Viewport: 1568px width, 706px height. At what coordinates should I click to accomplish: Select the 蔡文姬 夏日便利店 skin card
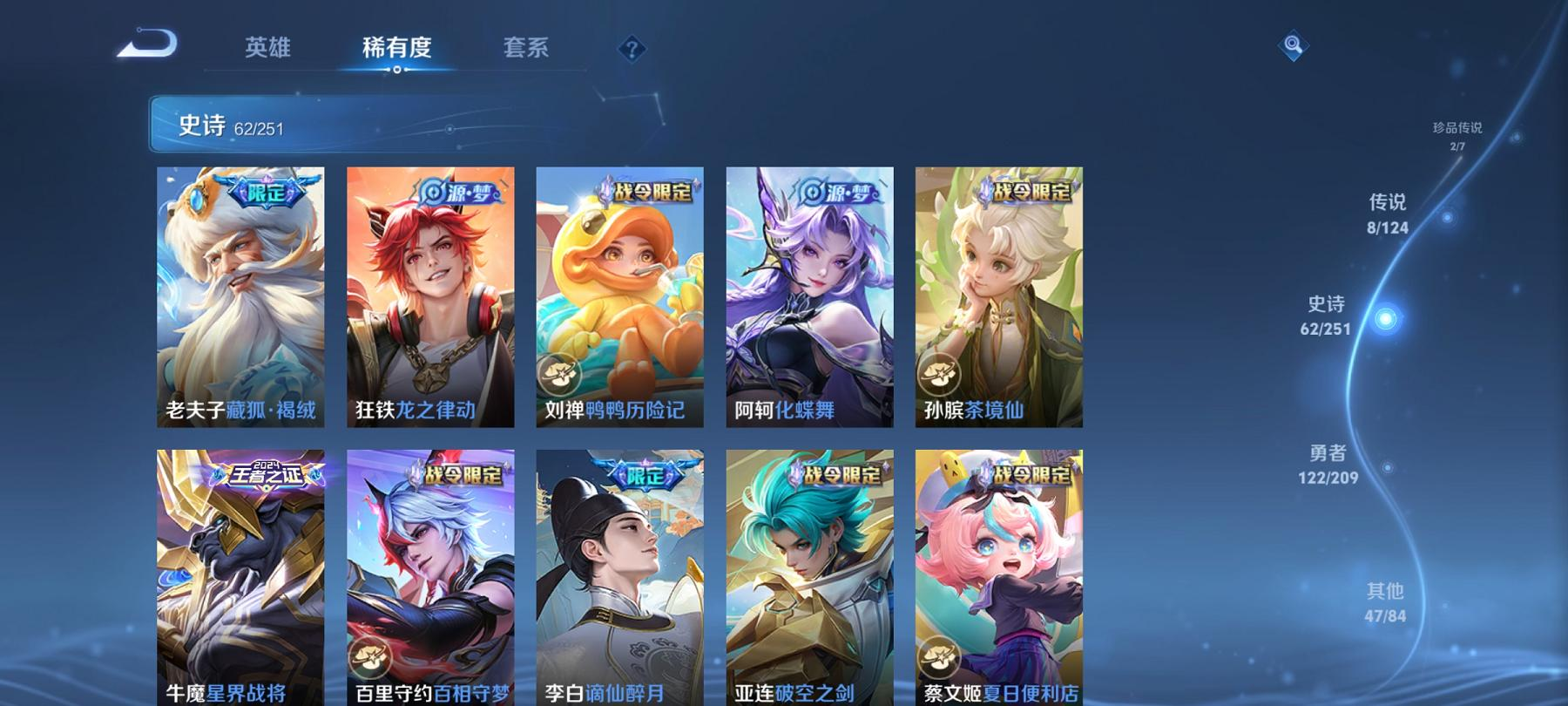click(998, 577)
